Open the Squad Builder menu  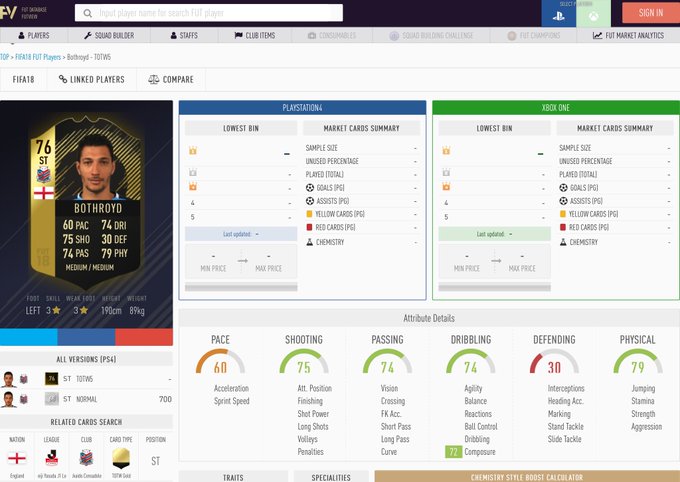click(x=109, y=35)
